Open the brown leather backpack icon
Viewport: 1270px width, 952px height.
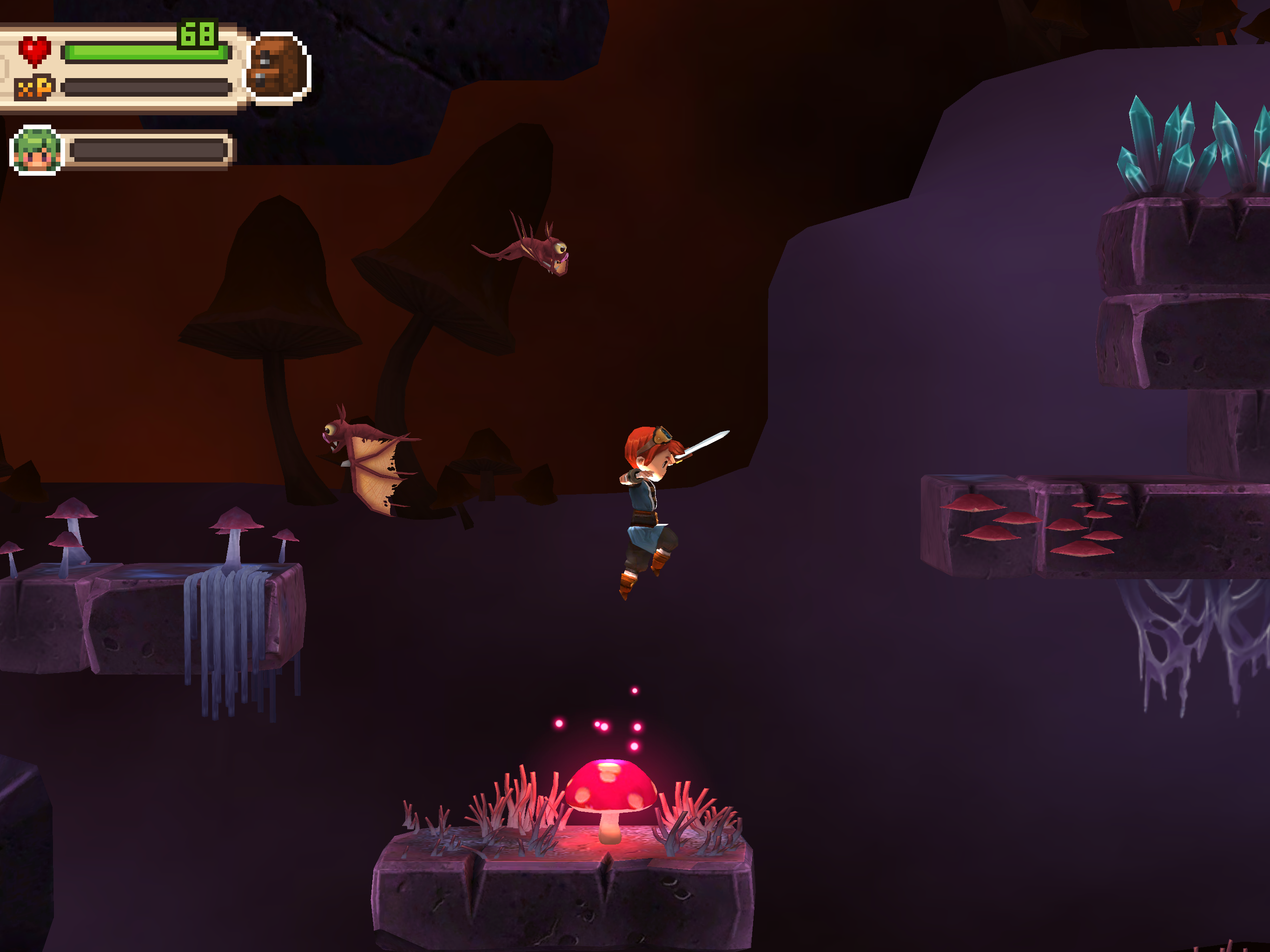click(278, 68)
